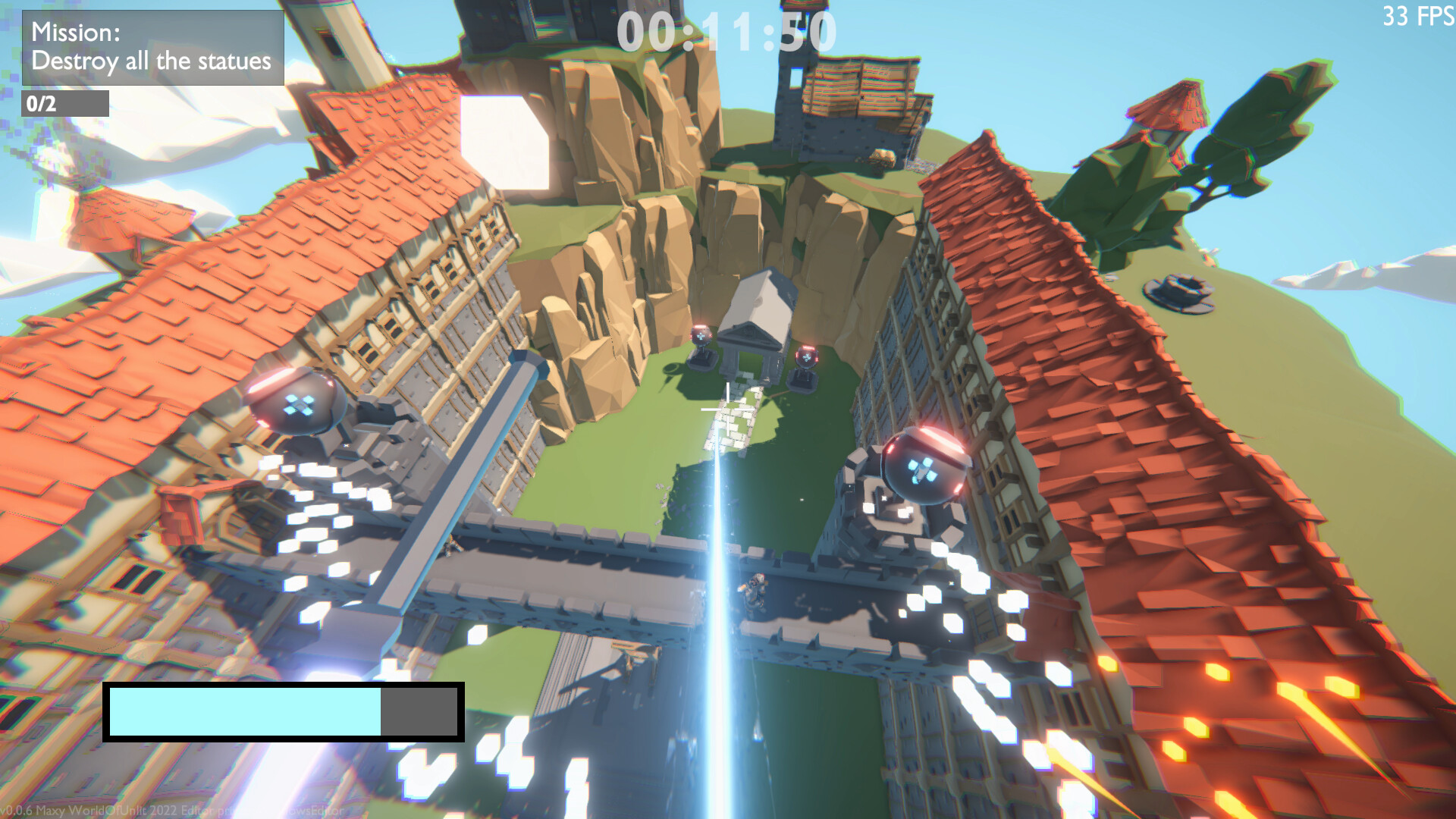Collapse the statue progress indicator
1456x819 pixels.
pyautogui.click(x=66, y=104)
